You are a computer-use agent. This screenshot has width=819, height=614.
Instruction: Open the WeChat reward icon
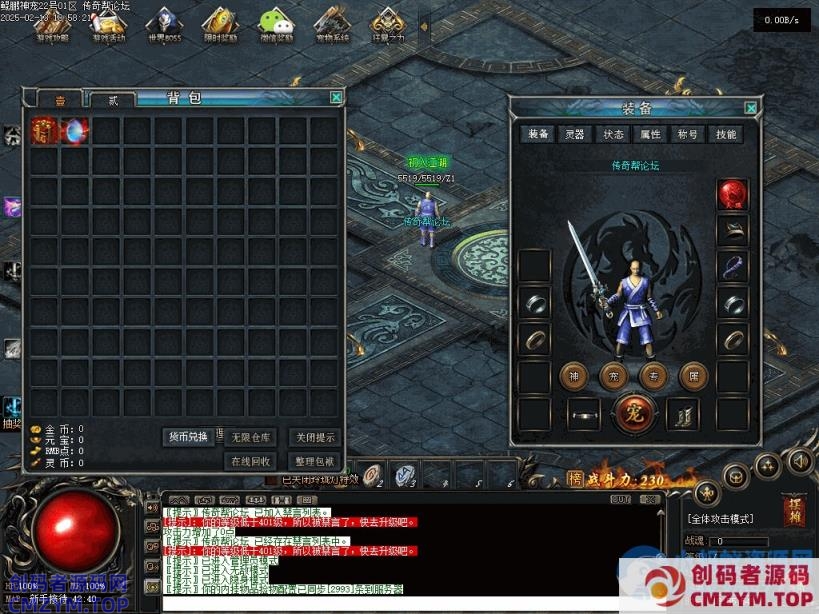tap(276, 24)
